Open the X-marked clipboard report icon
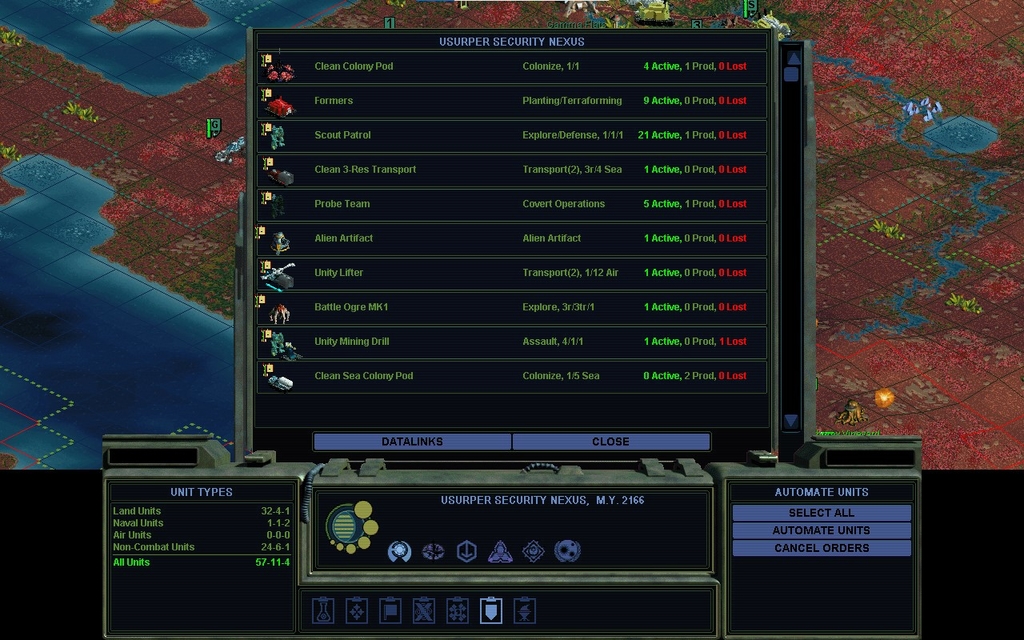 tap(424, 610)
